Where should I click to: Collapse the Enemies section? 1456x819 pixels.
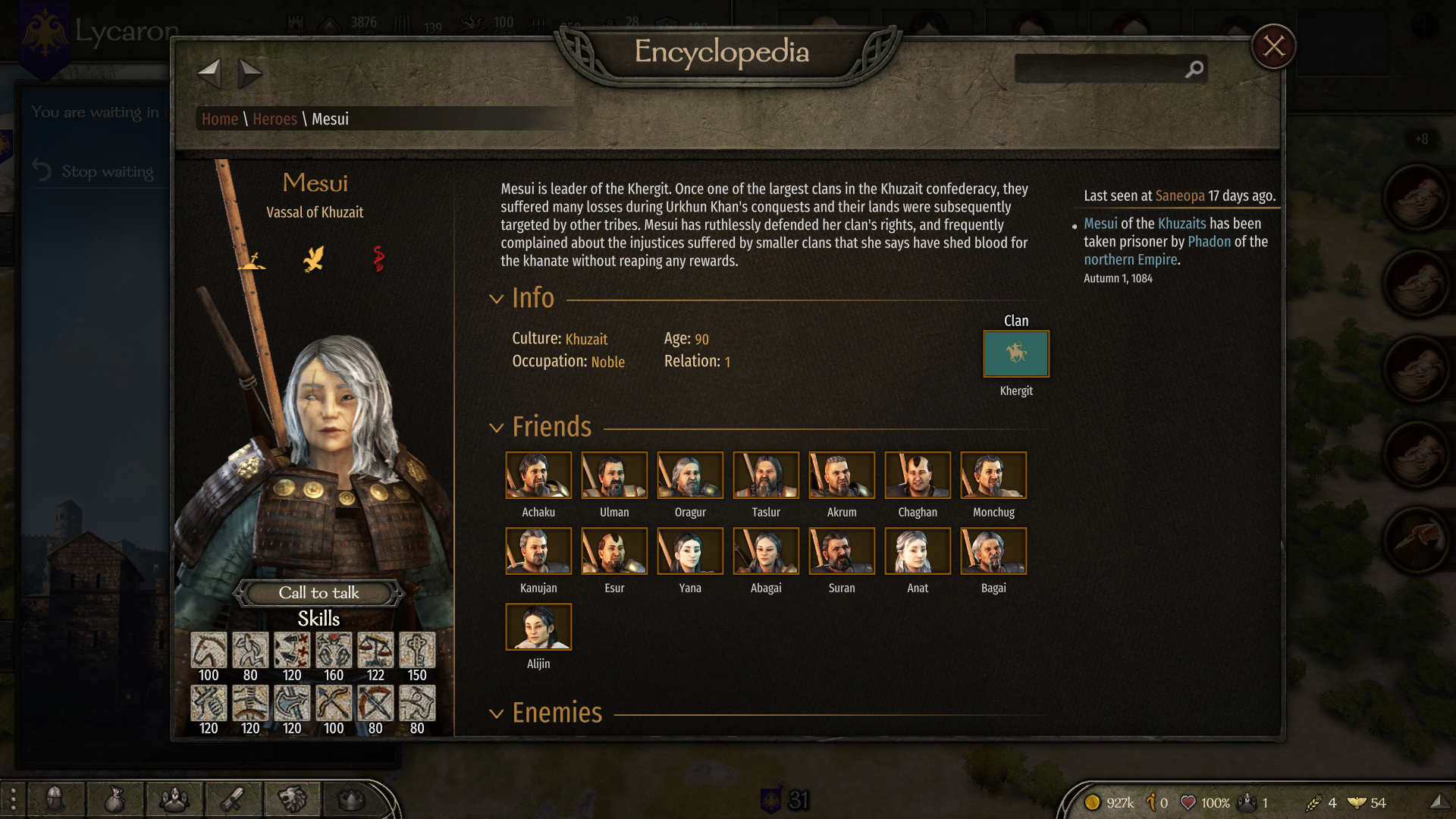point(497,714)
